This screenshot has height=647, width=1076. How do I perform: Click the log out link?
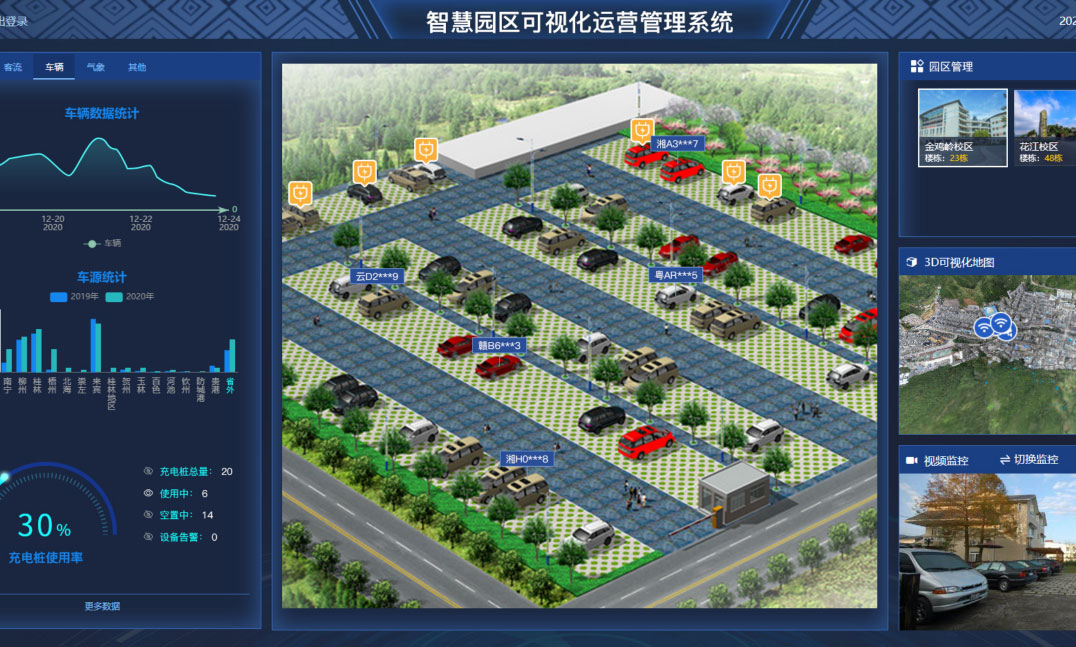[x=14, y=20]
